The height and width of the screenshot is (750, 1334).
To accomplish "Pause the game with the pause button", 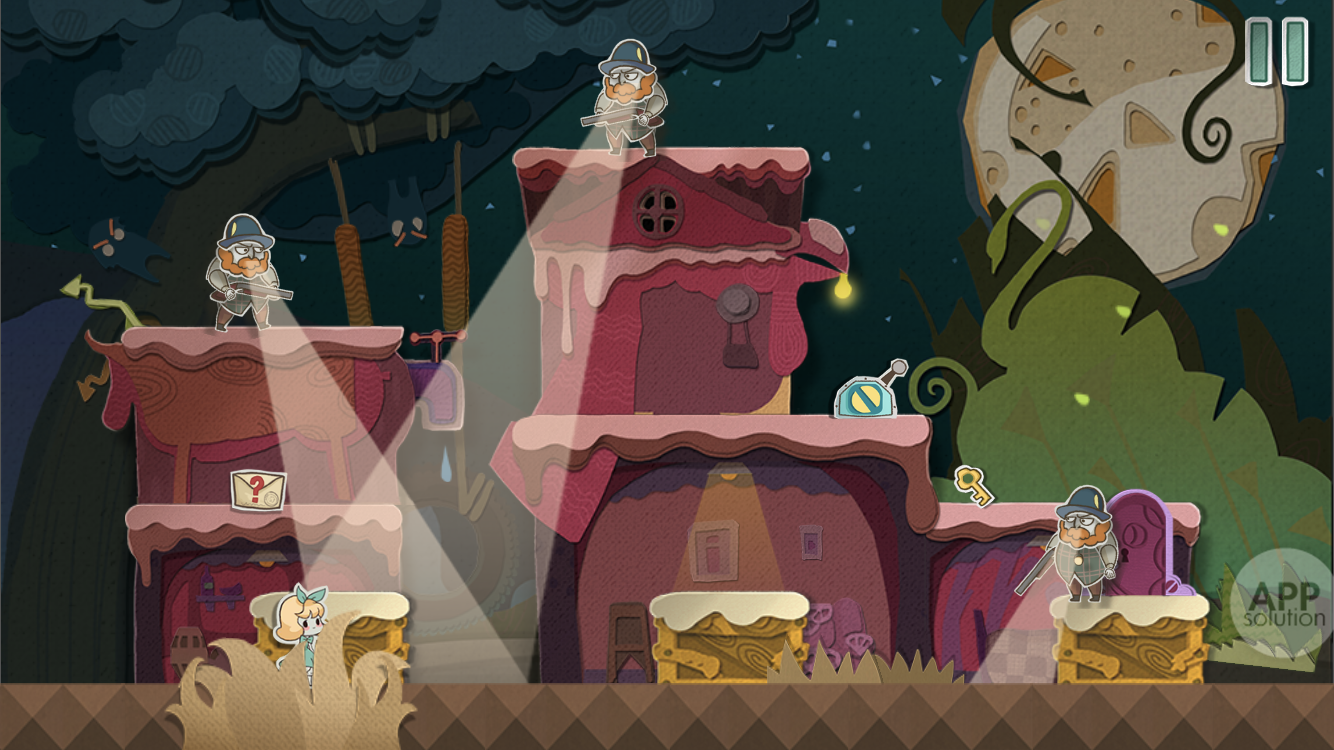I will pos(1277,52).
